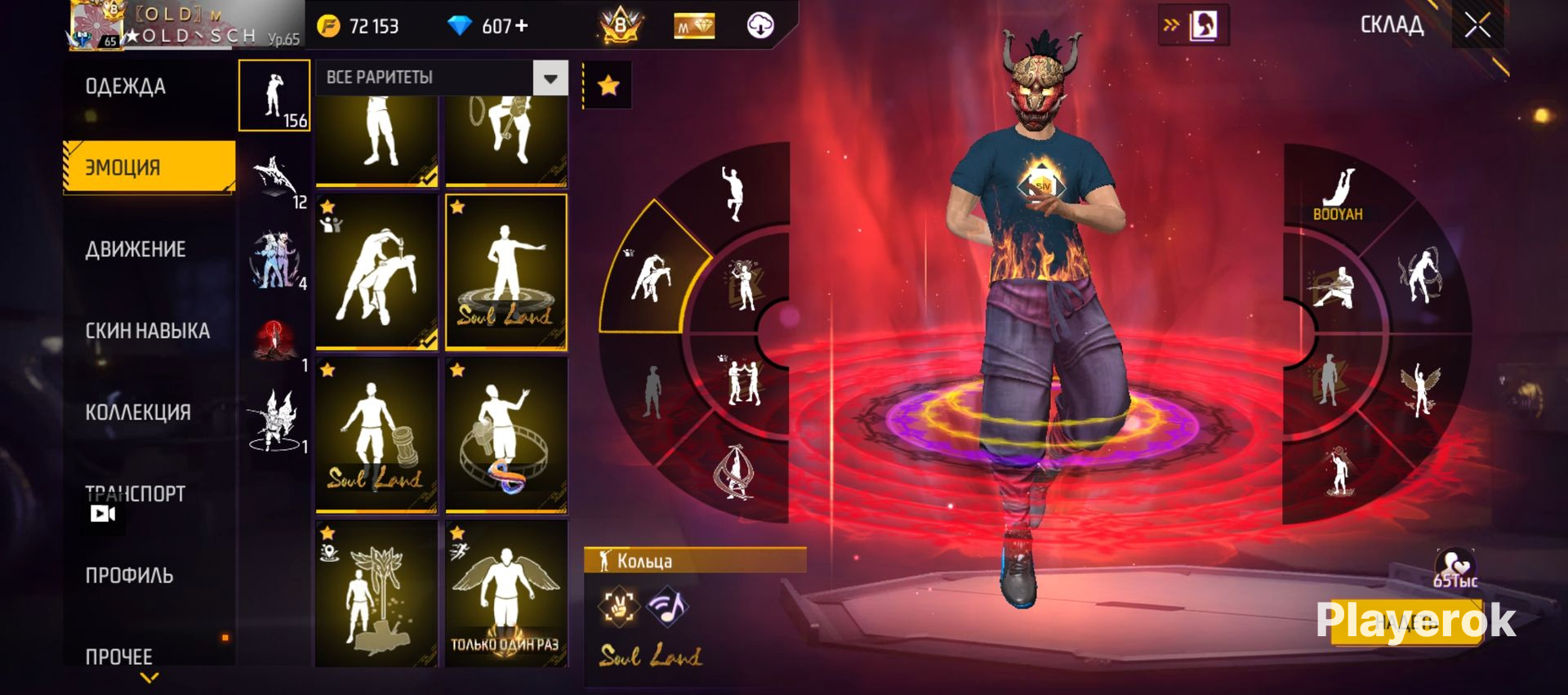Open the character swap arrow button
The height and width of the screenshot is (695, 1568).
coord(1193,26)
